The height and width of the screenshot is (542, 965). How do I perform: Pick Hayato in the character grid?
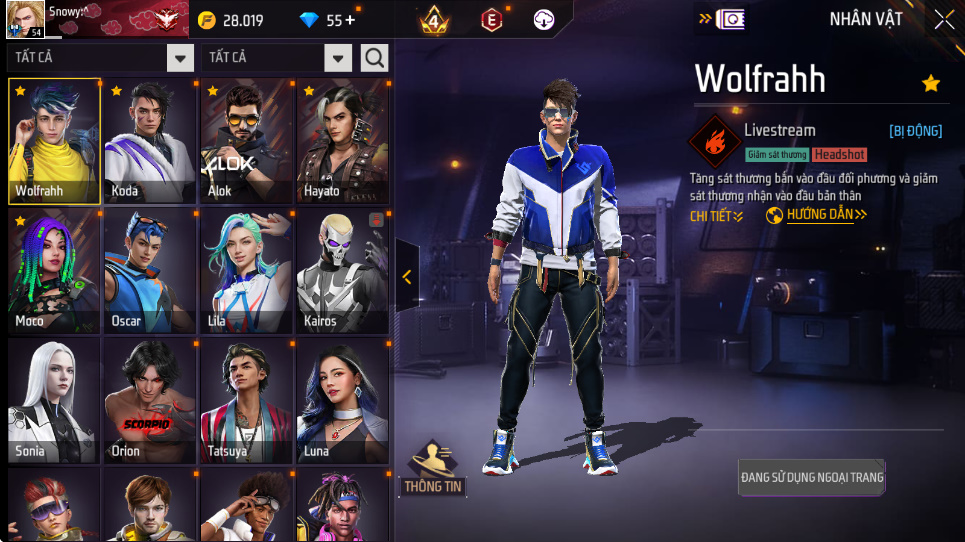pyautogui.click(x=342, y=141)
